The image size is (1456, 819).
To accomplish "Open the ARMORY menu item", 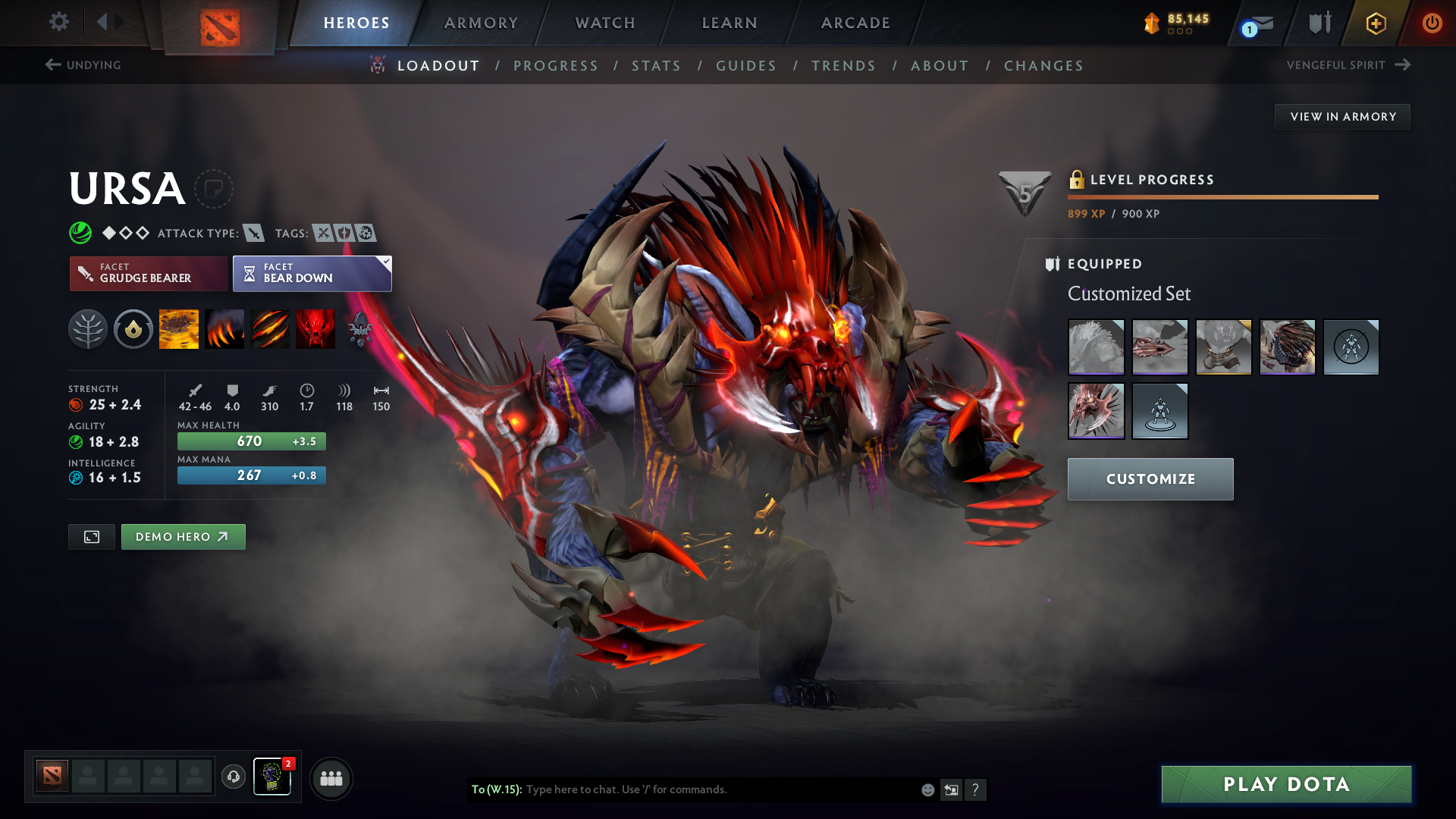I will point(481,23).
